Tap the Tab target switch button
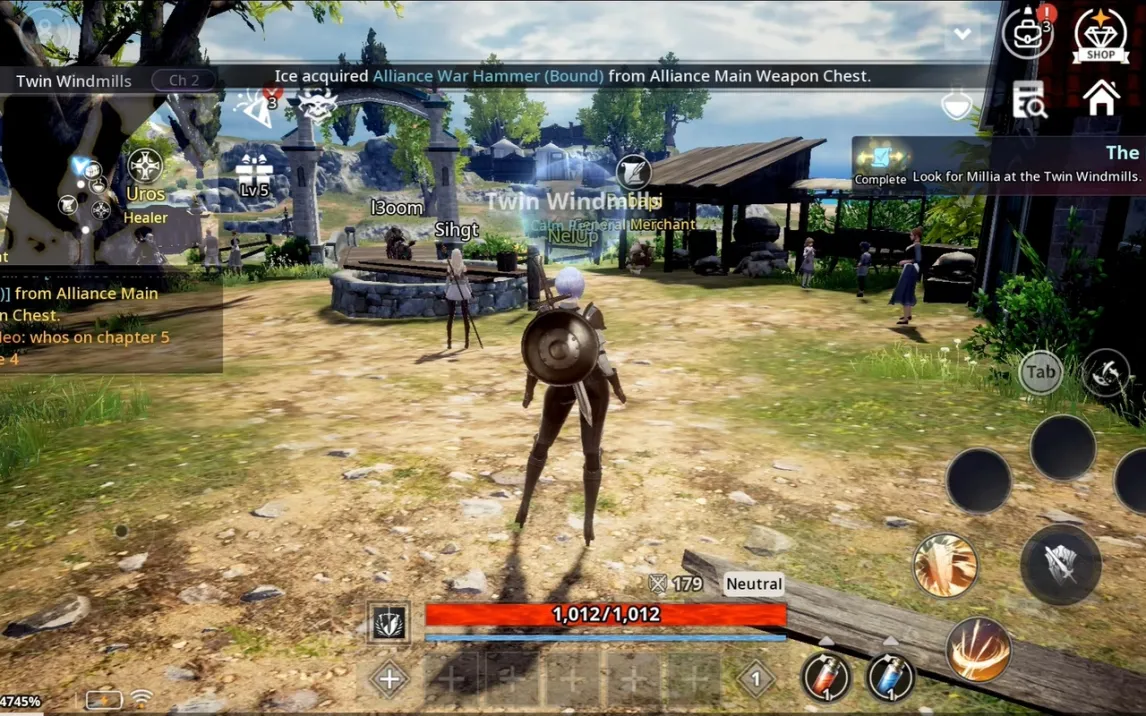The height and width of the screenshot is (716, 1146). [1040, 373]
